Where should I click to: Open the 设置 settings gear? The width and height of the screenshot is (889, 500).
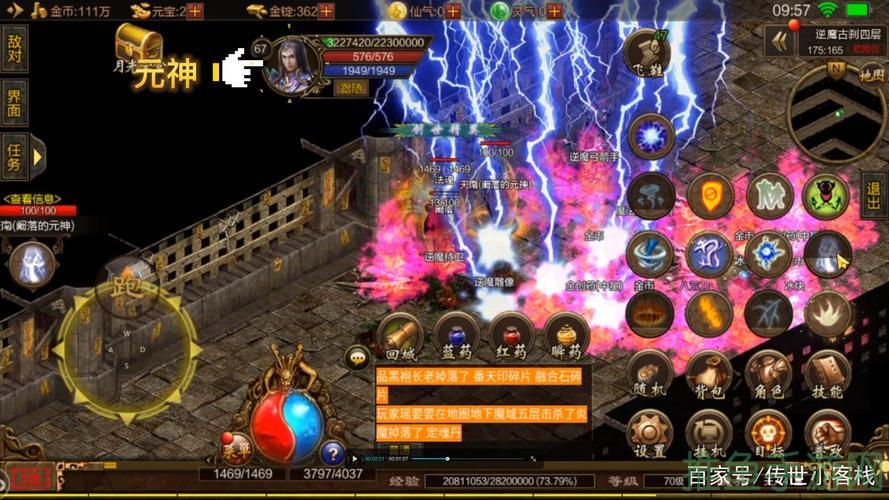(650, 432)
